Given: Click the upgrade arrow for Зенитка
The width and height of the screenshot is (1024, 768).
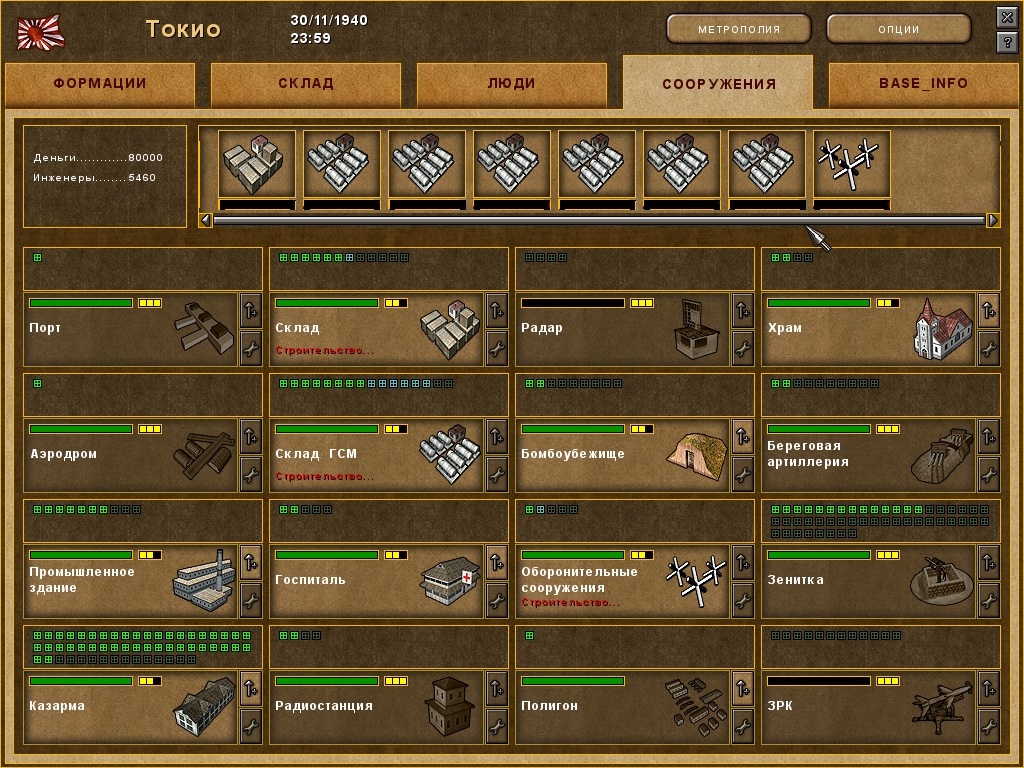Looking at the screenshot, I should click(989, 562).
